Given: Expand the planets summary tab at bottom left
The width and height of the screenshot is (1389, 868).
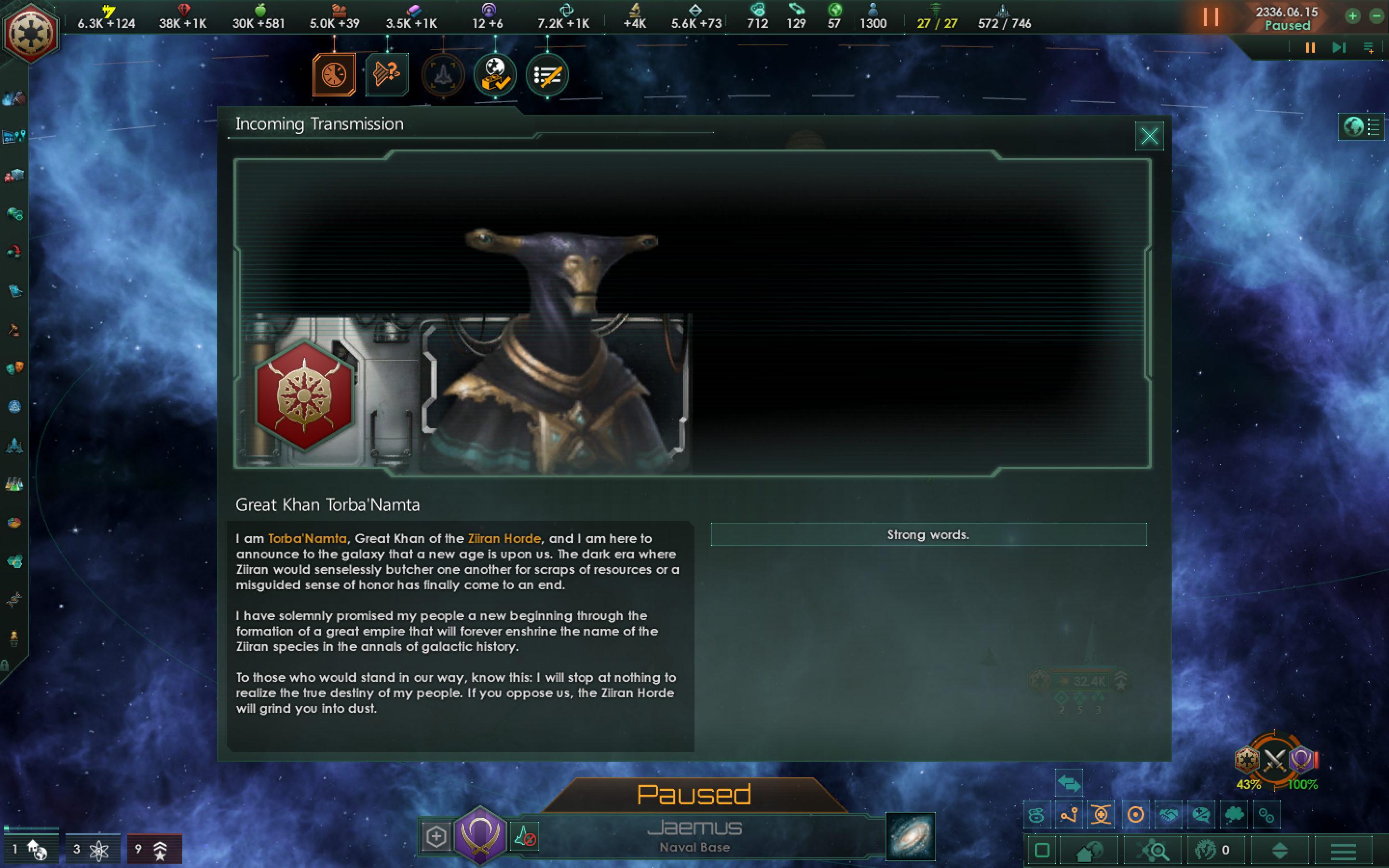Looking at the screenshot, I should pos(31,848).
